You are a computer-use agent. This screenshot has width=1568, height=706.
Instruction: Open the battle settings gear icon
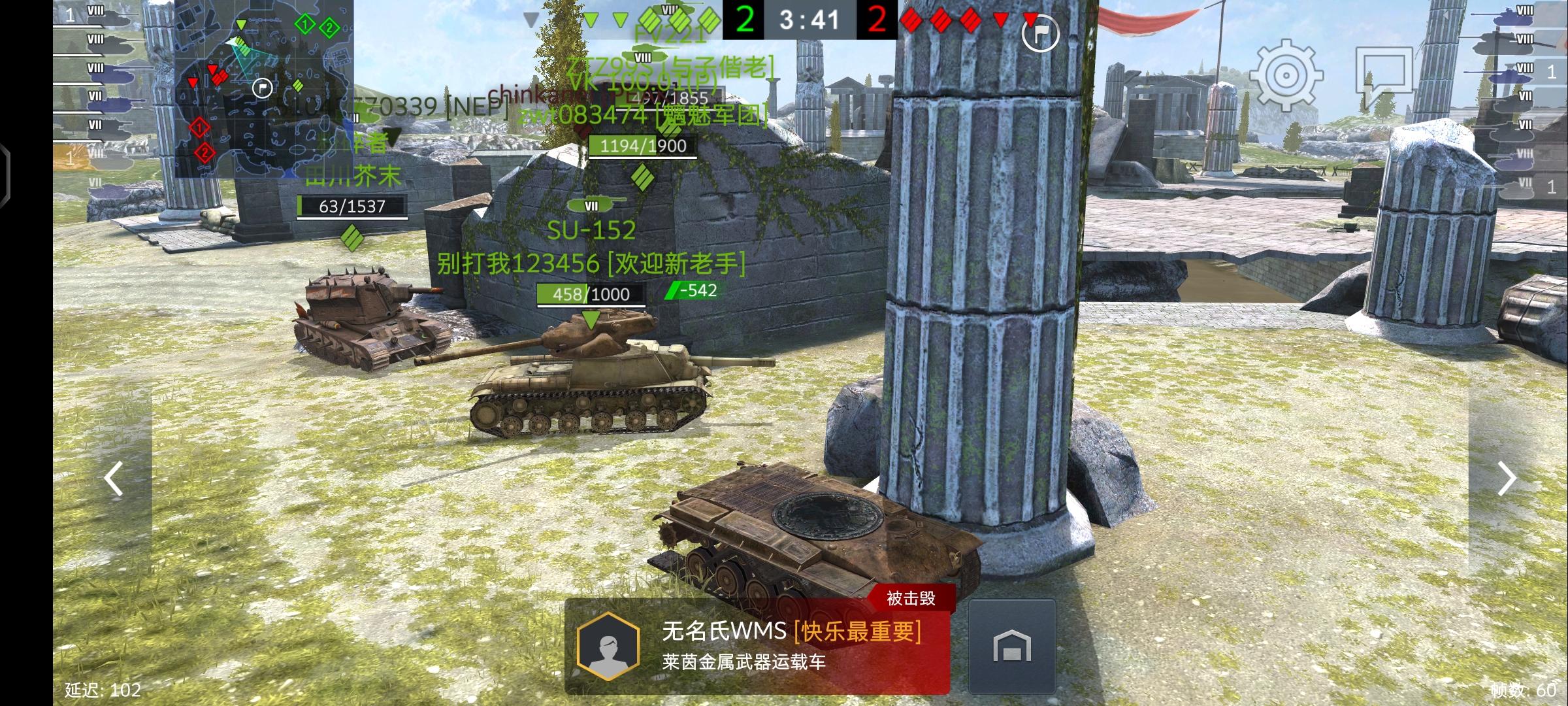pos(1286,74)
